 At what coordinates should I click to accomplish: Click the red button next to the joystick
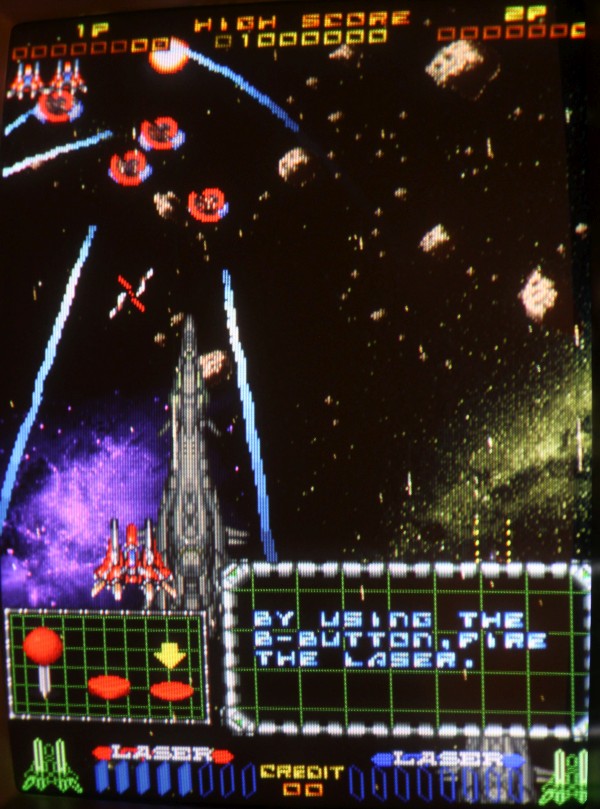[x=109, y=687]
